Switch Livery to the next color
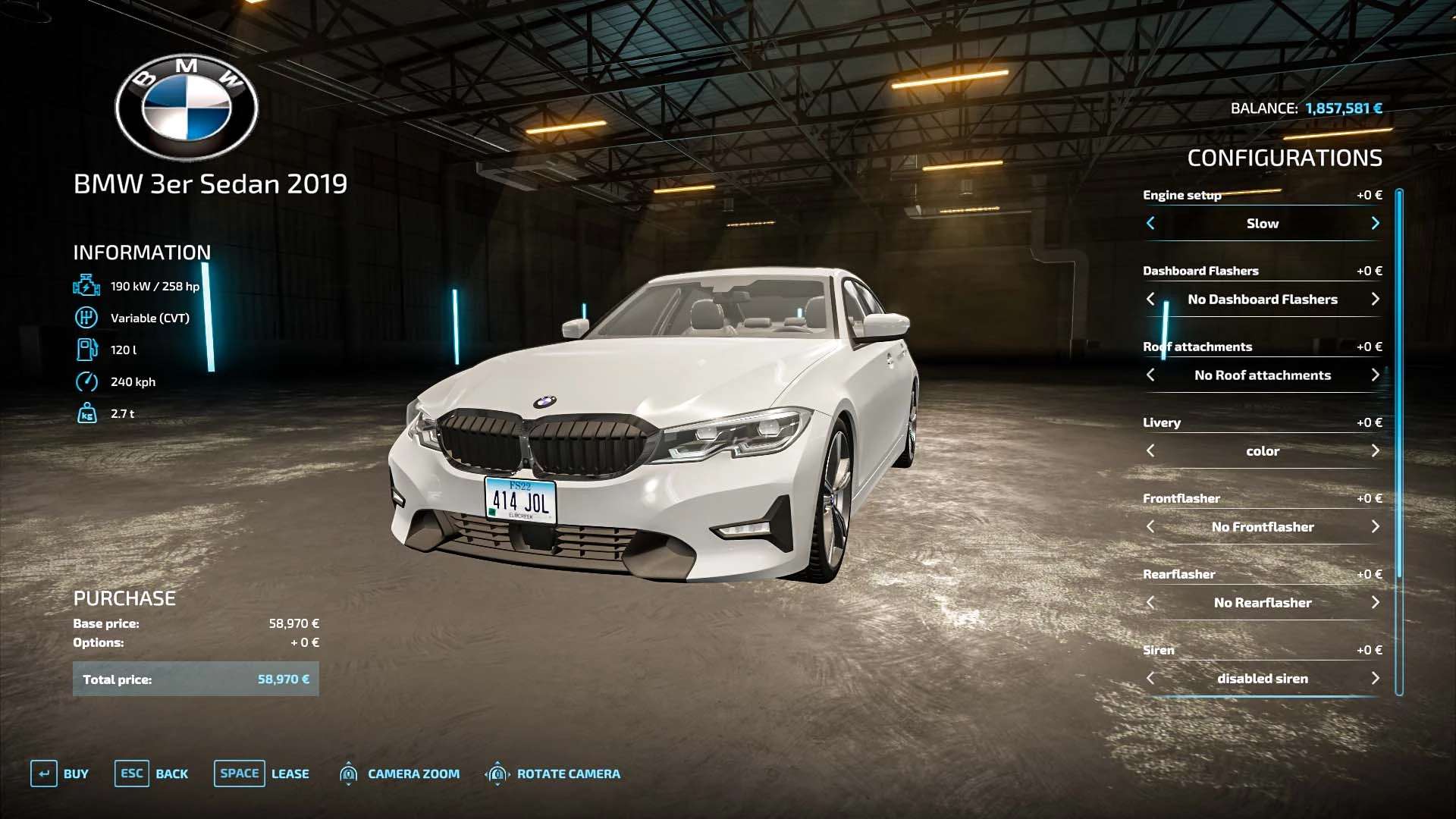This screenshot has height=819, width=1456. tap(1375, 450)
